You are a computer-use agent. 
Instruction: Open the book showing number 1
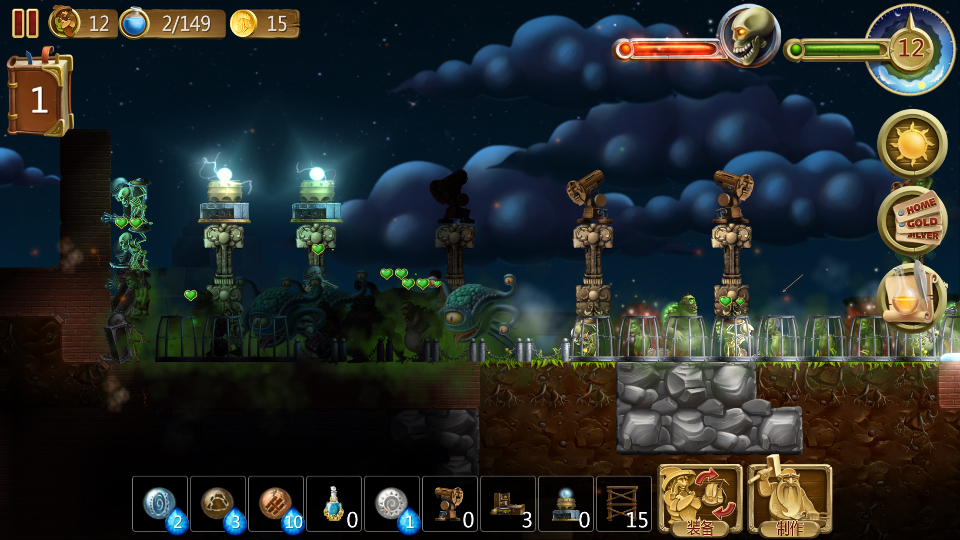pos(39,97)
